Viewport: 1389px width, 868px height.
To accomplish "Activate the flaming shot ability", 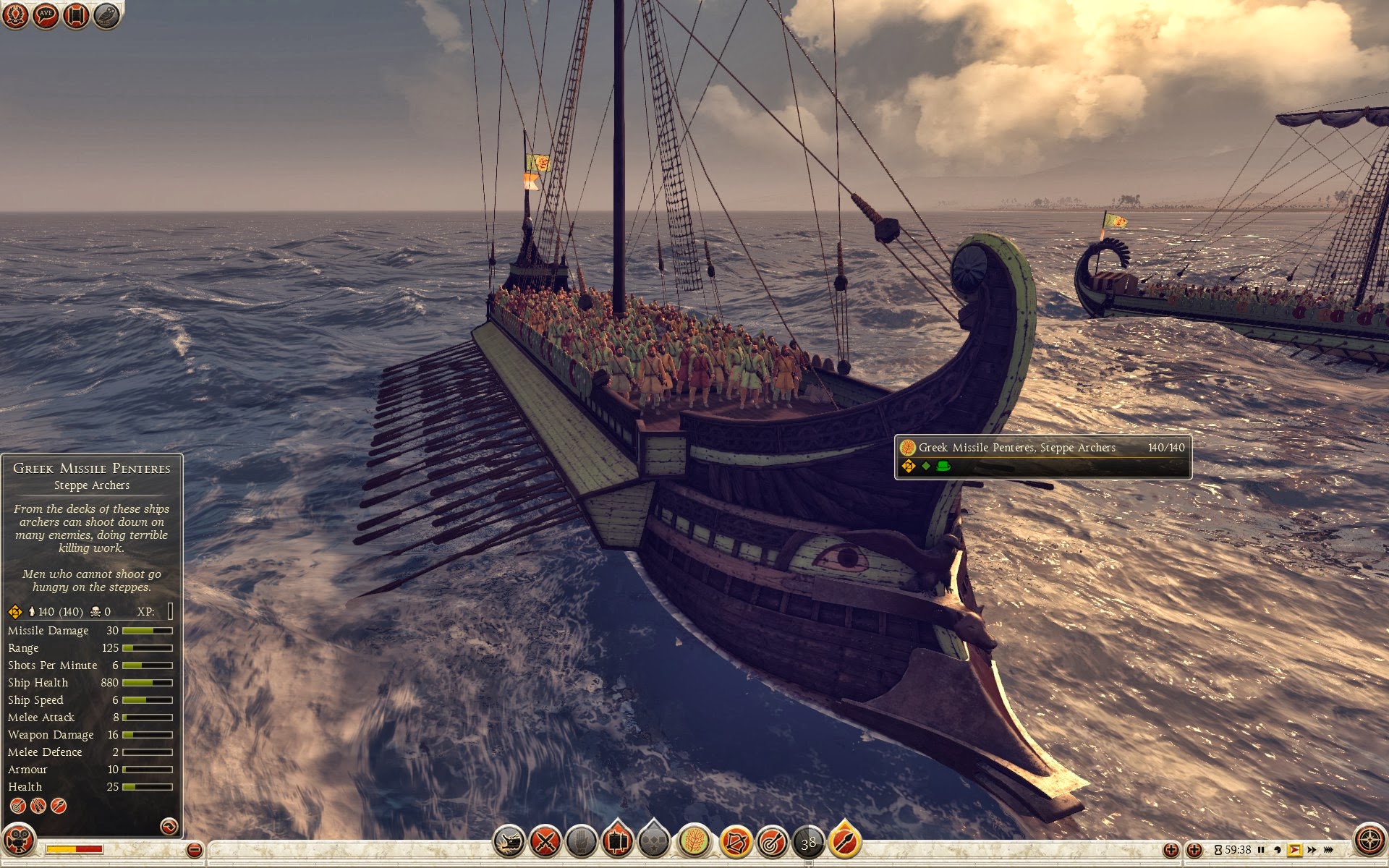I will click(x=844, y=842).
